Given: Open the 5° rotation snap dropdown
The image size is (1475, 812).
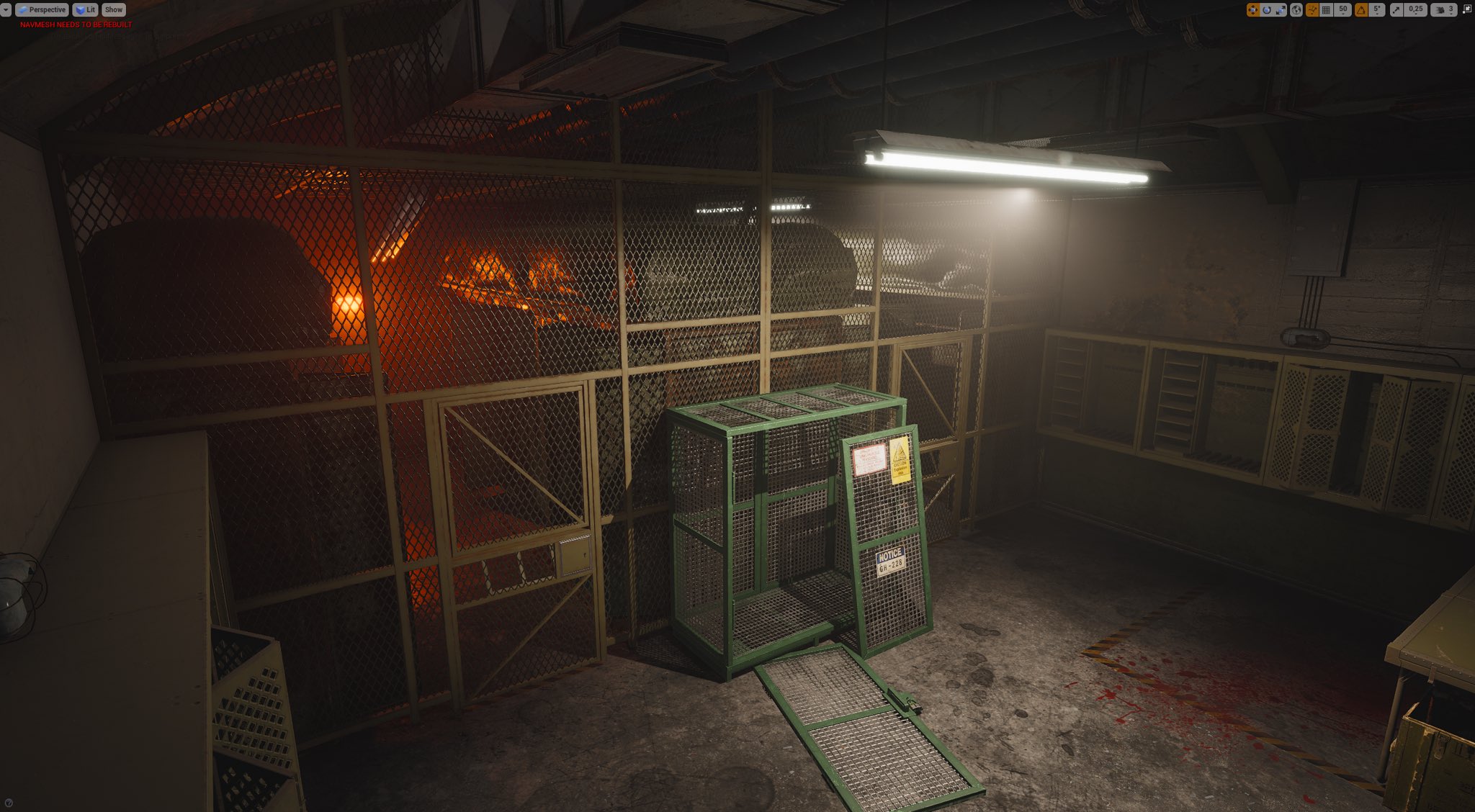Looking at the screenshot, I should pos(1377,10).
